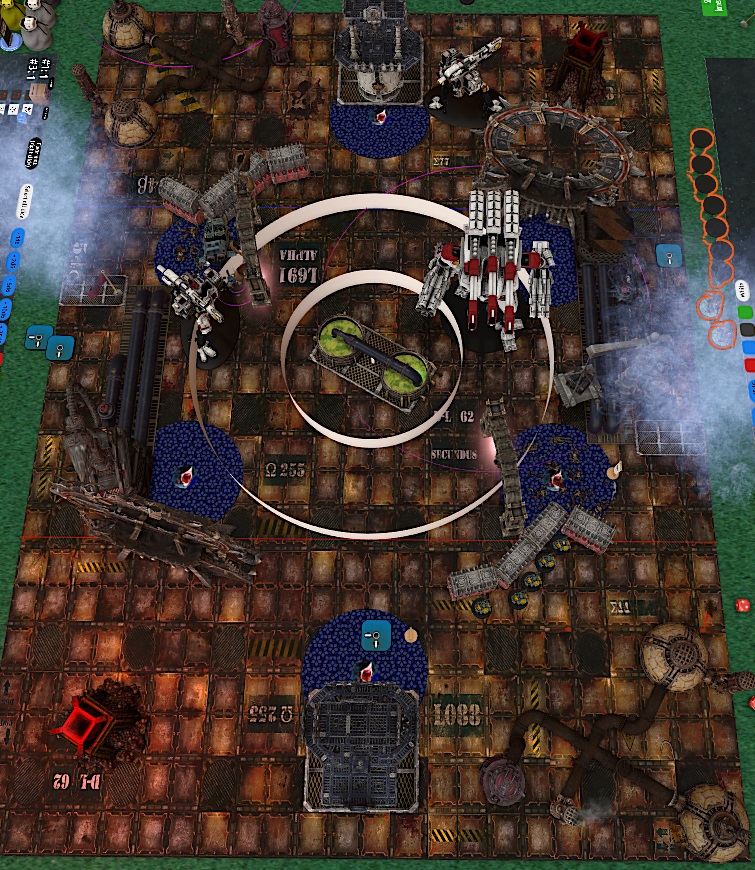755x870 pixels.
Task: Pick the black square button under the green one
Action: [x=747, y=330]
